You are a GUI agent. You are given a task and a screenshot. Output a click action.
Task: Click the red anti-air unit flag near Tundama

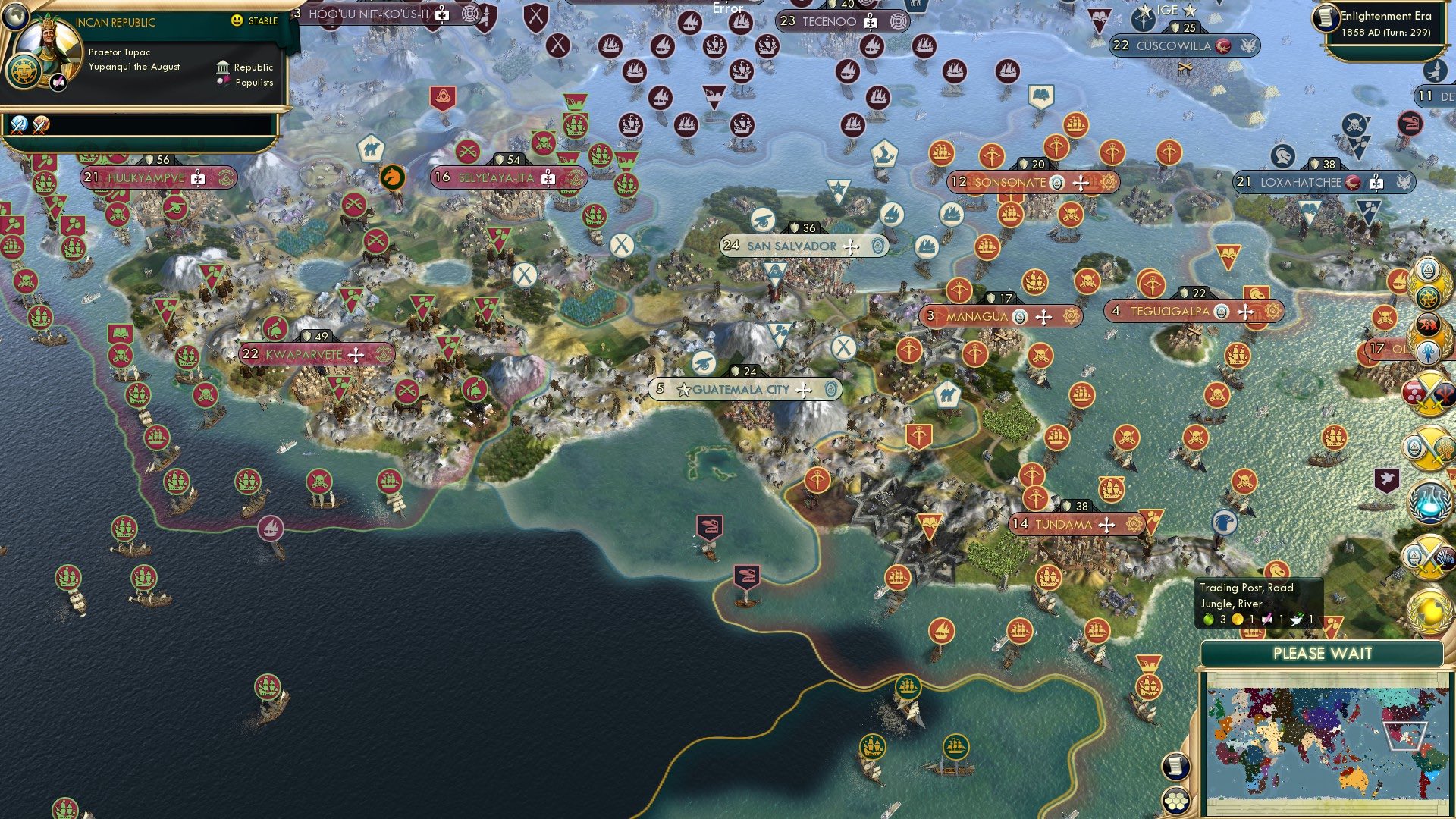(x=930, y=526)
